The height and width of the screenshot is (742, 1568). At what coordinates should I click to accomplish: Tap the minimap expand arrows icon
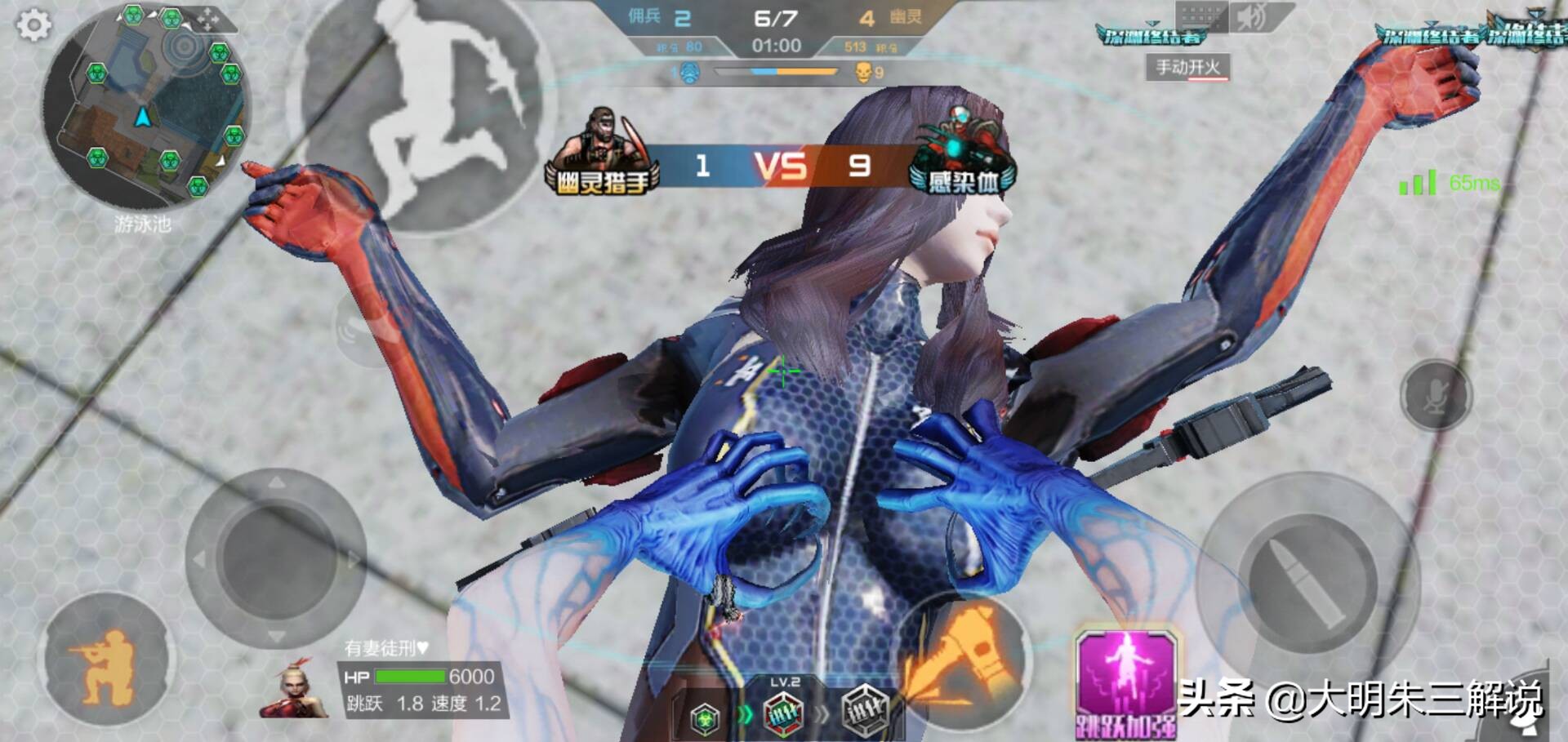pyautogui.click(x=207, y=19)
